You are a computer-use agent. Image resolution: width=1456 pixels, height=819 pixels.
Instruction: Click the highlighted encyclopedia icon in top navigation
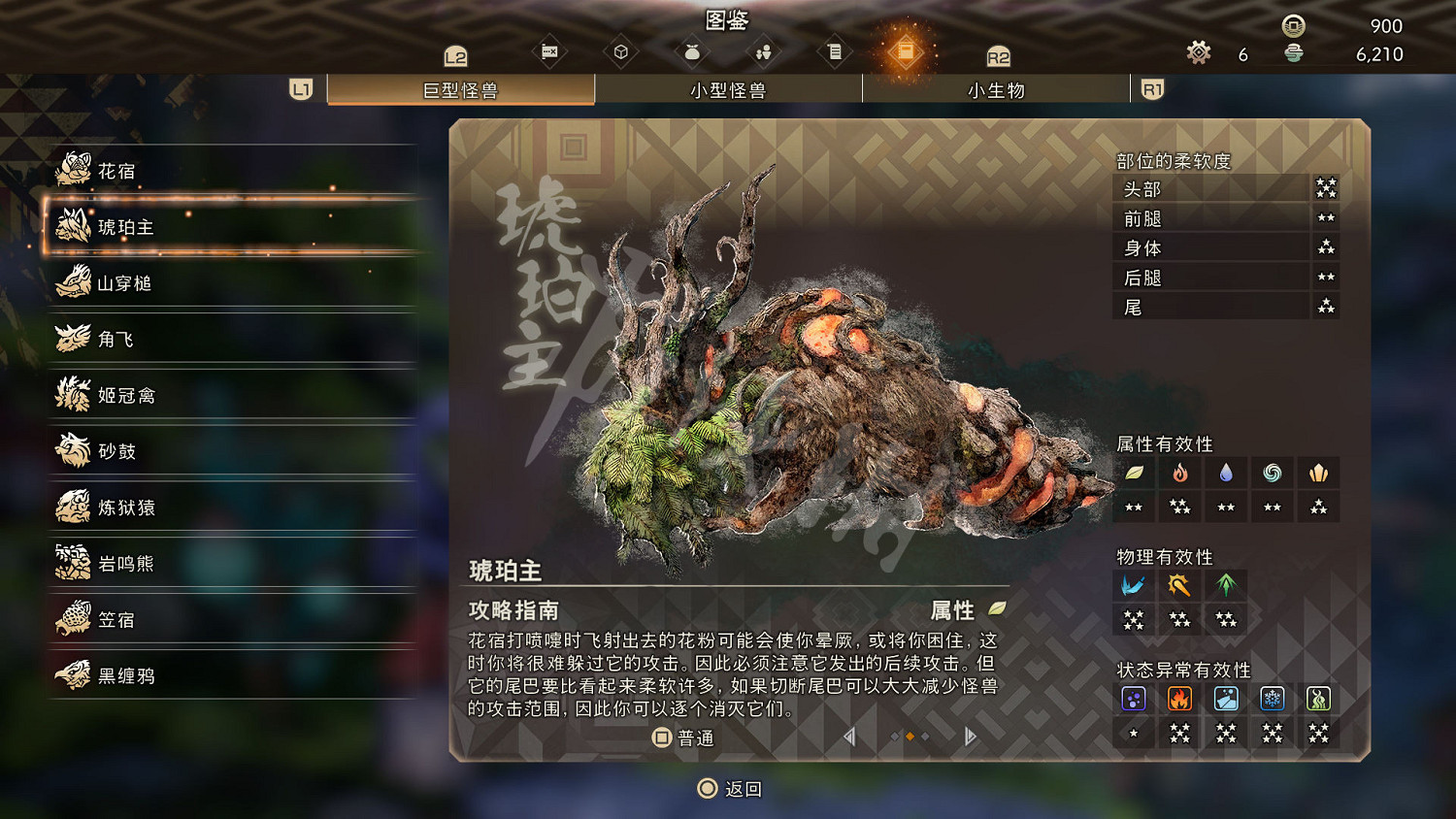click(x=907, y=53)
